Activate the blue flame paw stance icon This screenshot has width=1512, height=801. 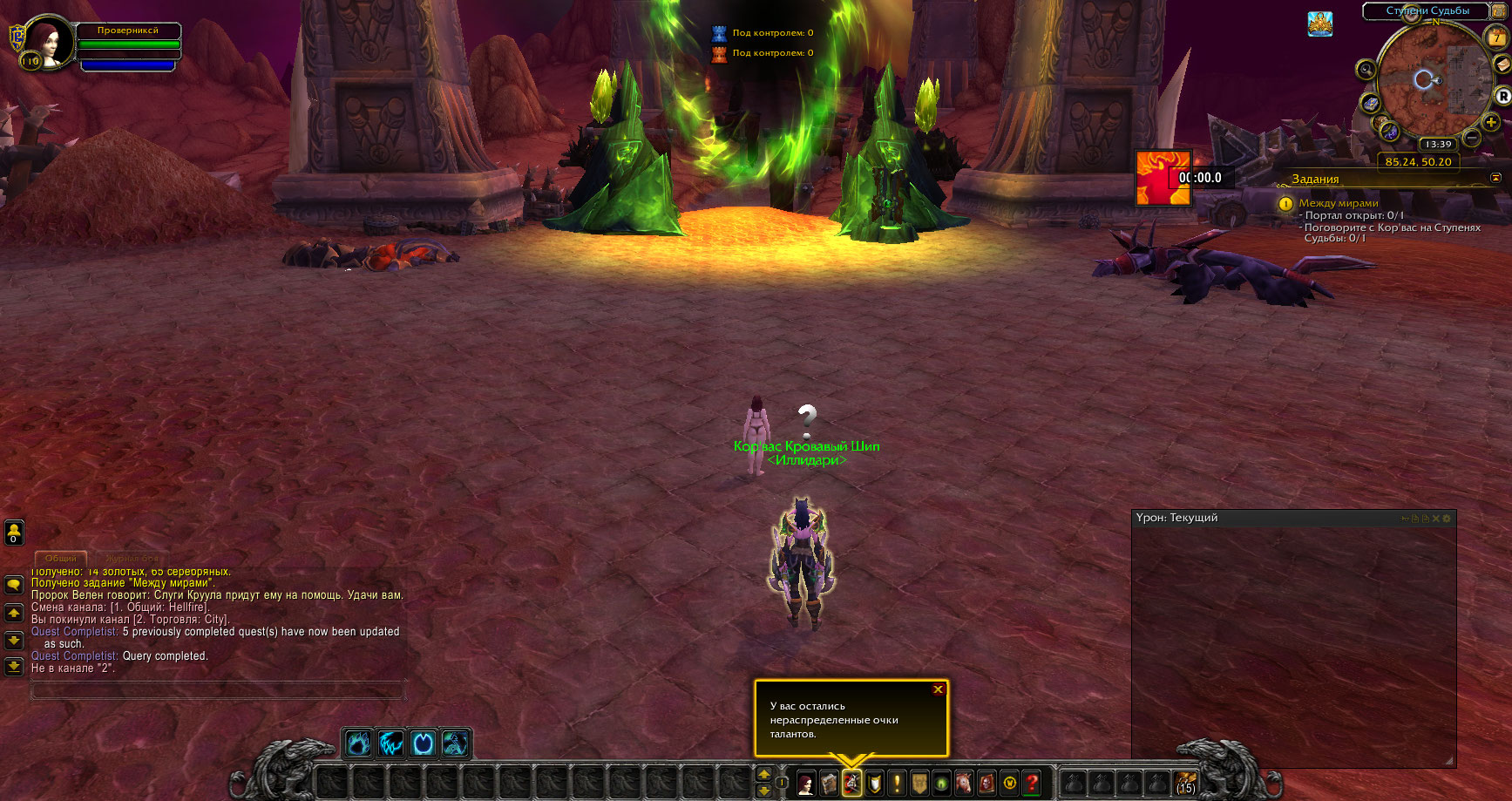click(358, 743)
